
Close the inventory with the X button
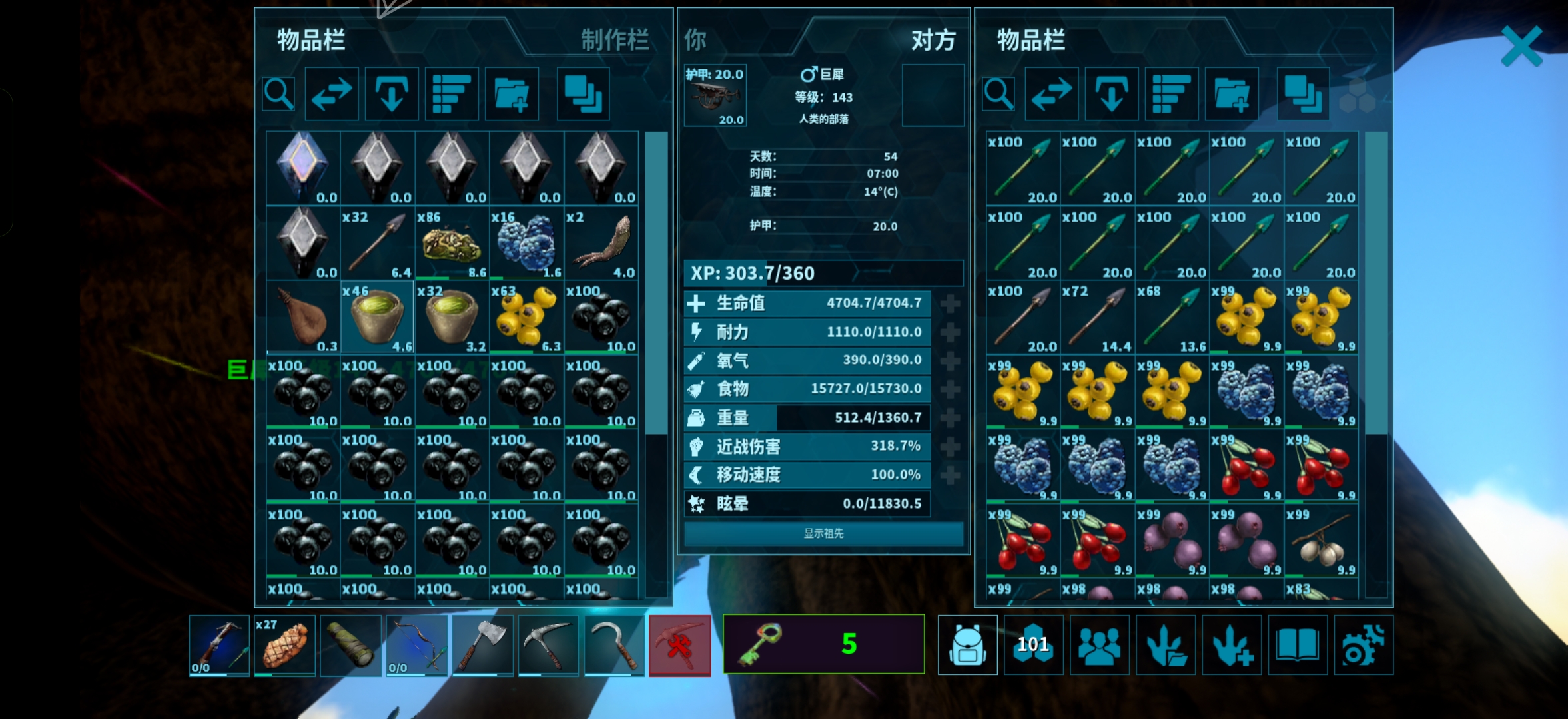coord(1521,46)
